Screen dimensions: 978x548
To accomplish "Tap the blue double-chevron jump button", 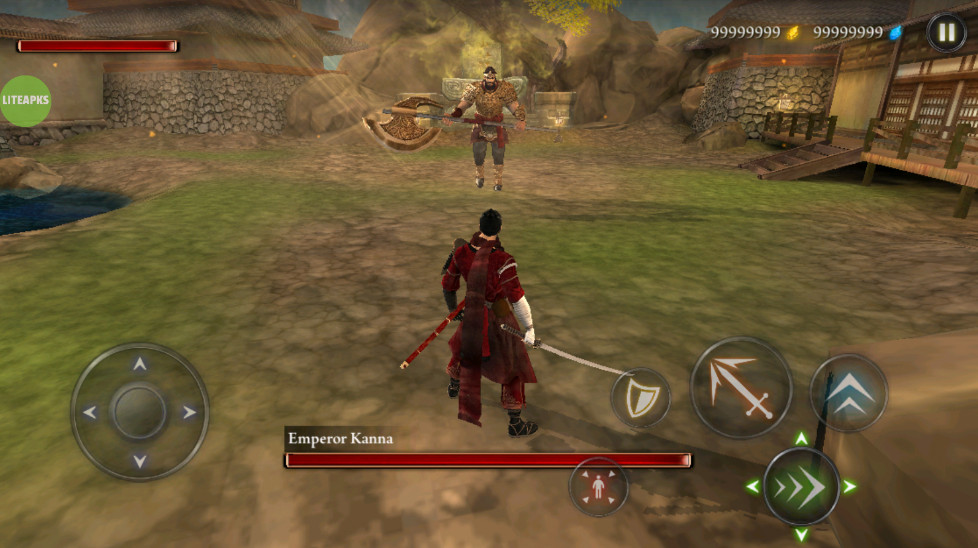I will tap(848, 392).
